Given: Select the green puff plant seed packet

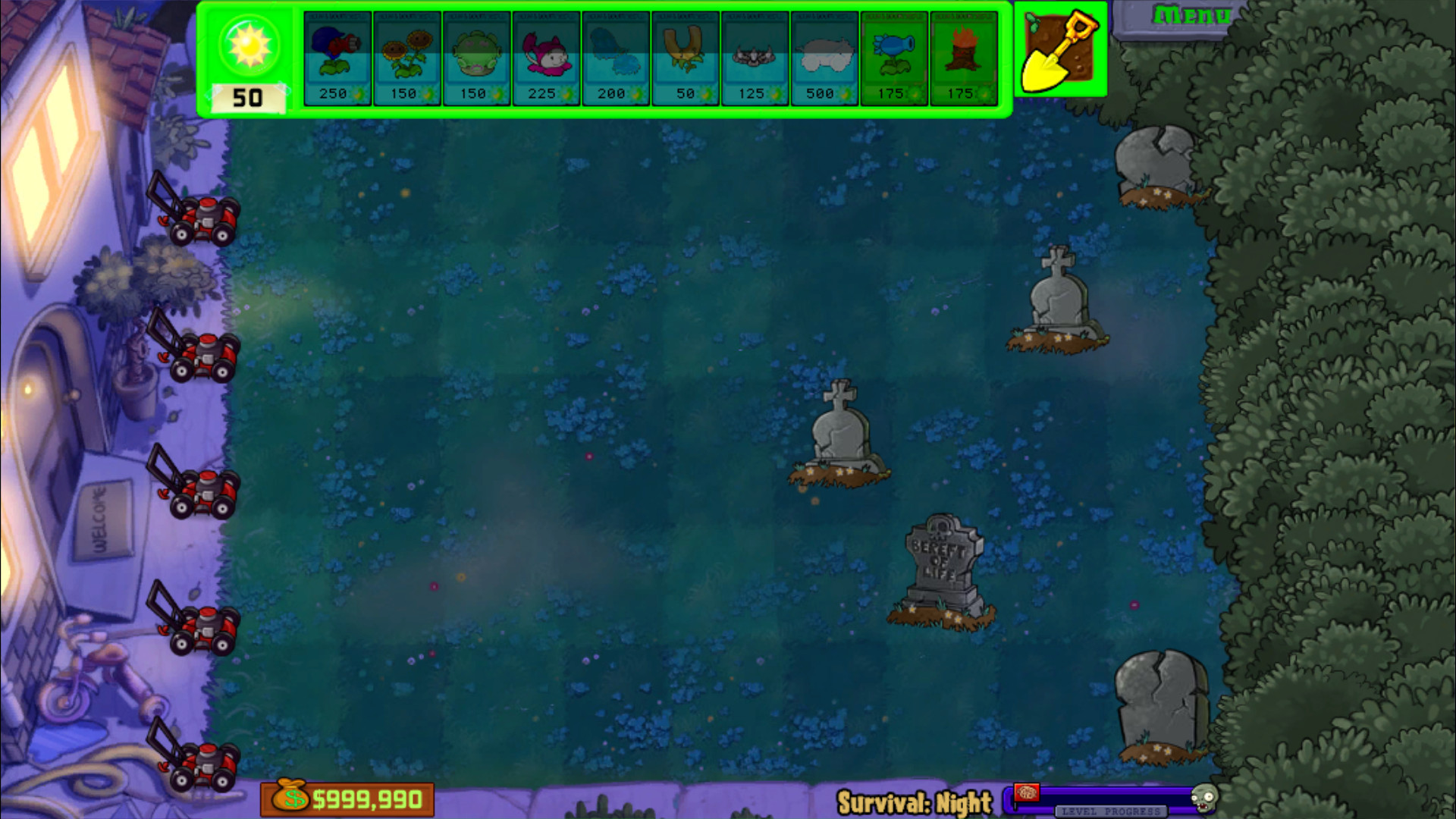Looking at the screenshot, I should (477, 57).
